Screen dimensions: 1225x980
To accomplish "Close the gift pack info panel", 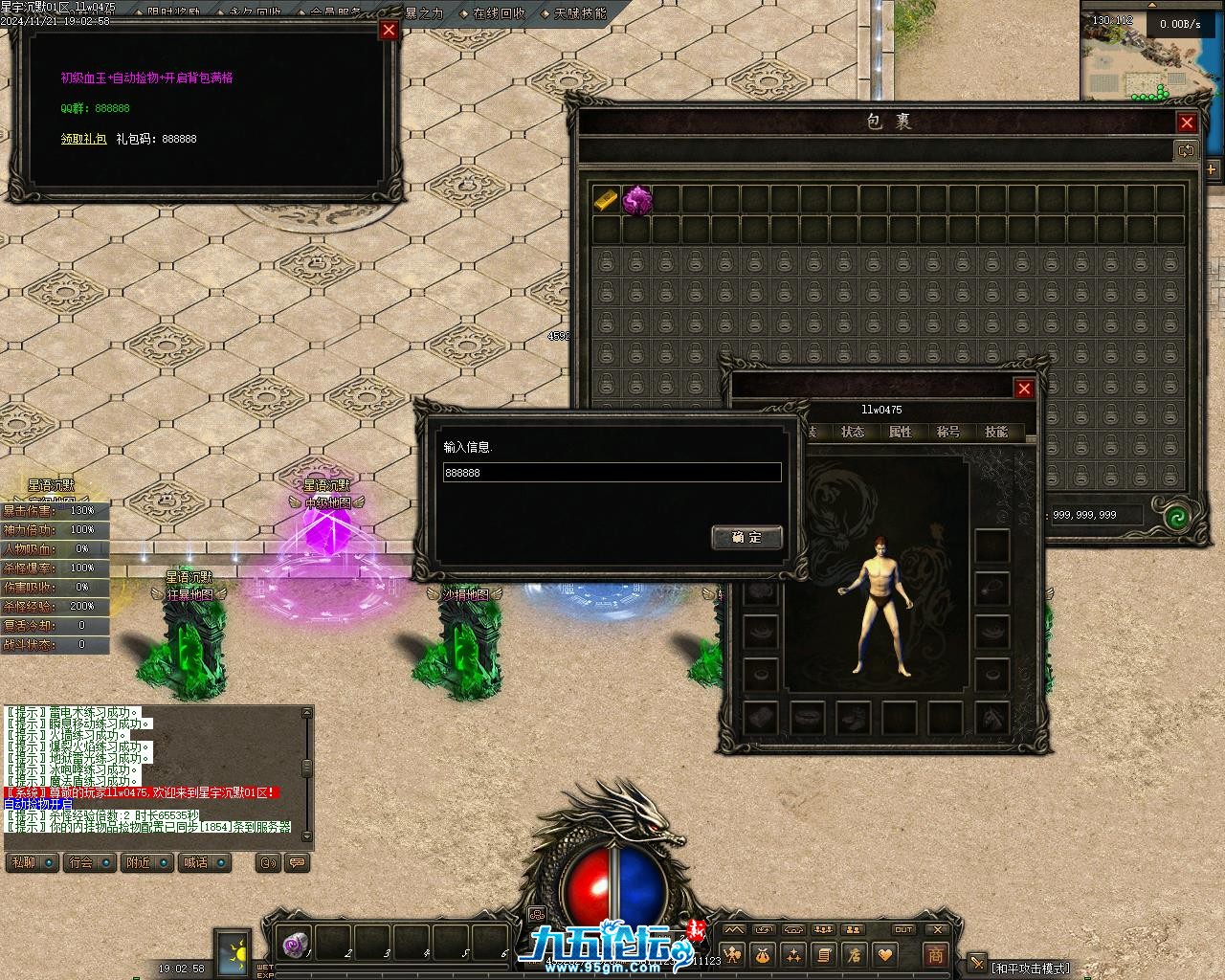I will tap(389, 30).
